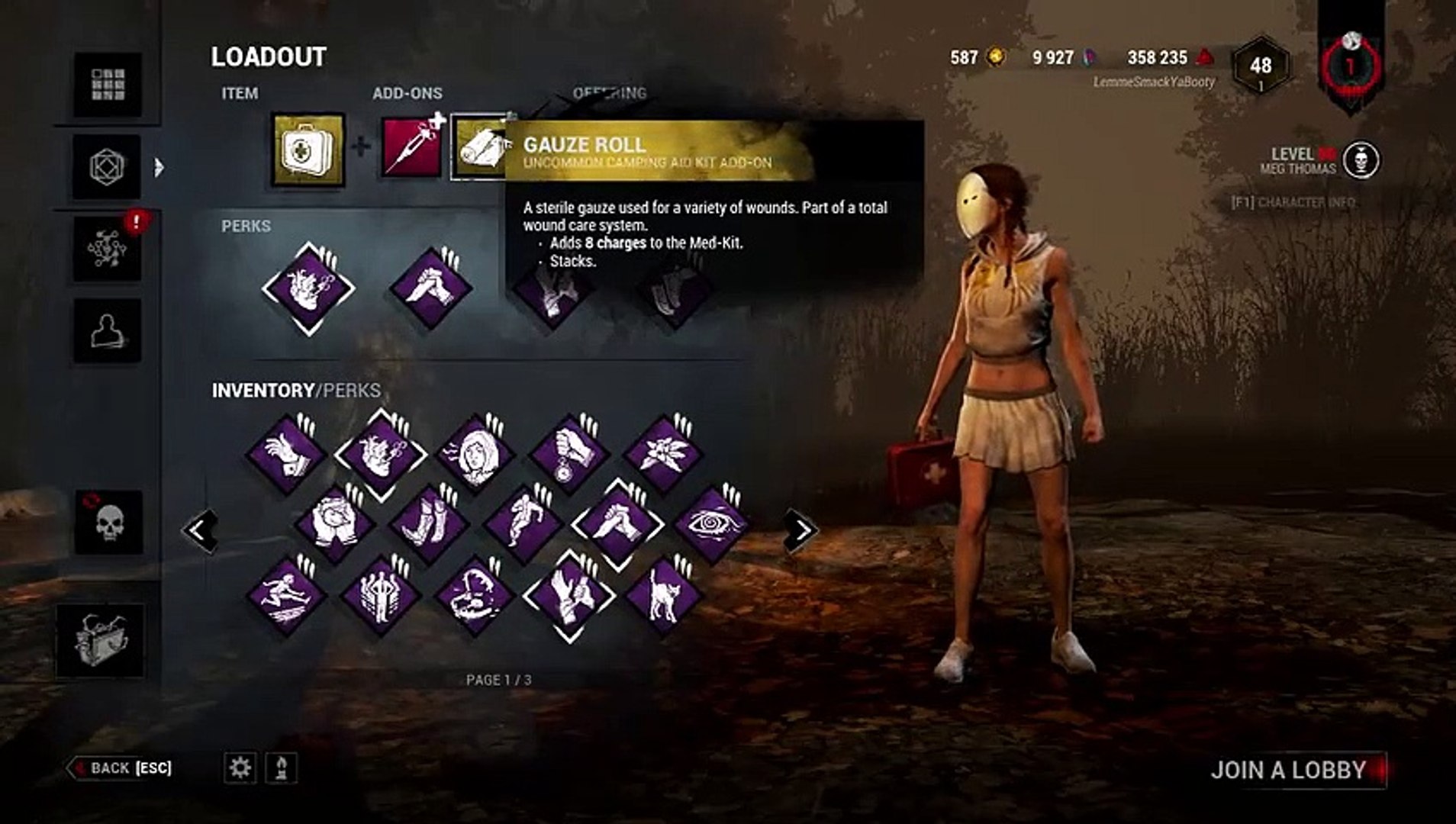Open the Bloodweb tab with alert badge
1456x824 pixels.
point(108,249)
